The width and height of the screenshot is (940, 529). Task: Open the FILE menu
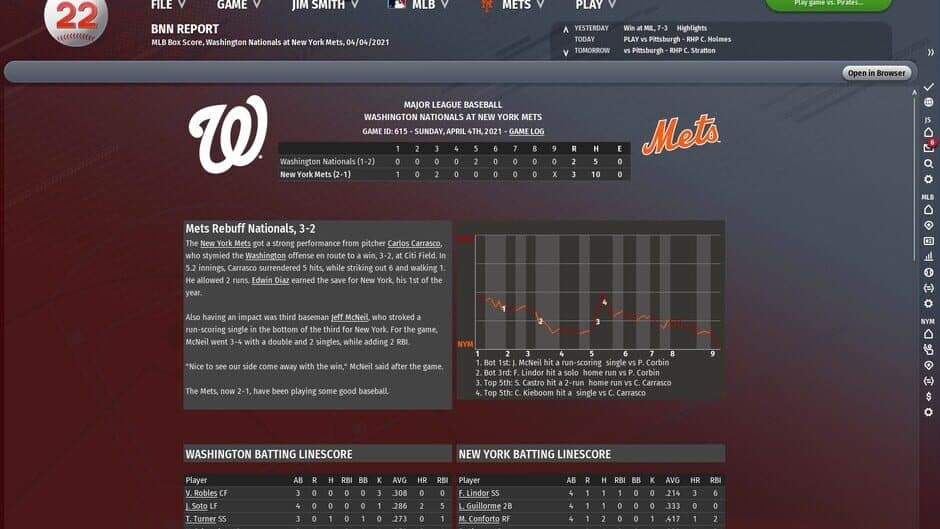click(x=167, y=5)
